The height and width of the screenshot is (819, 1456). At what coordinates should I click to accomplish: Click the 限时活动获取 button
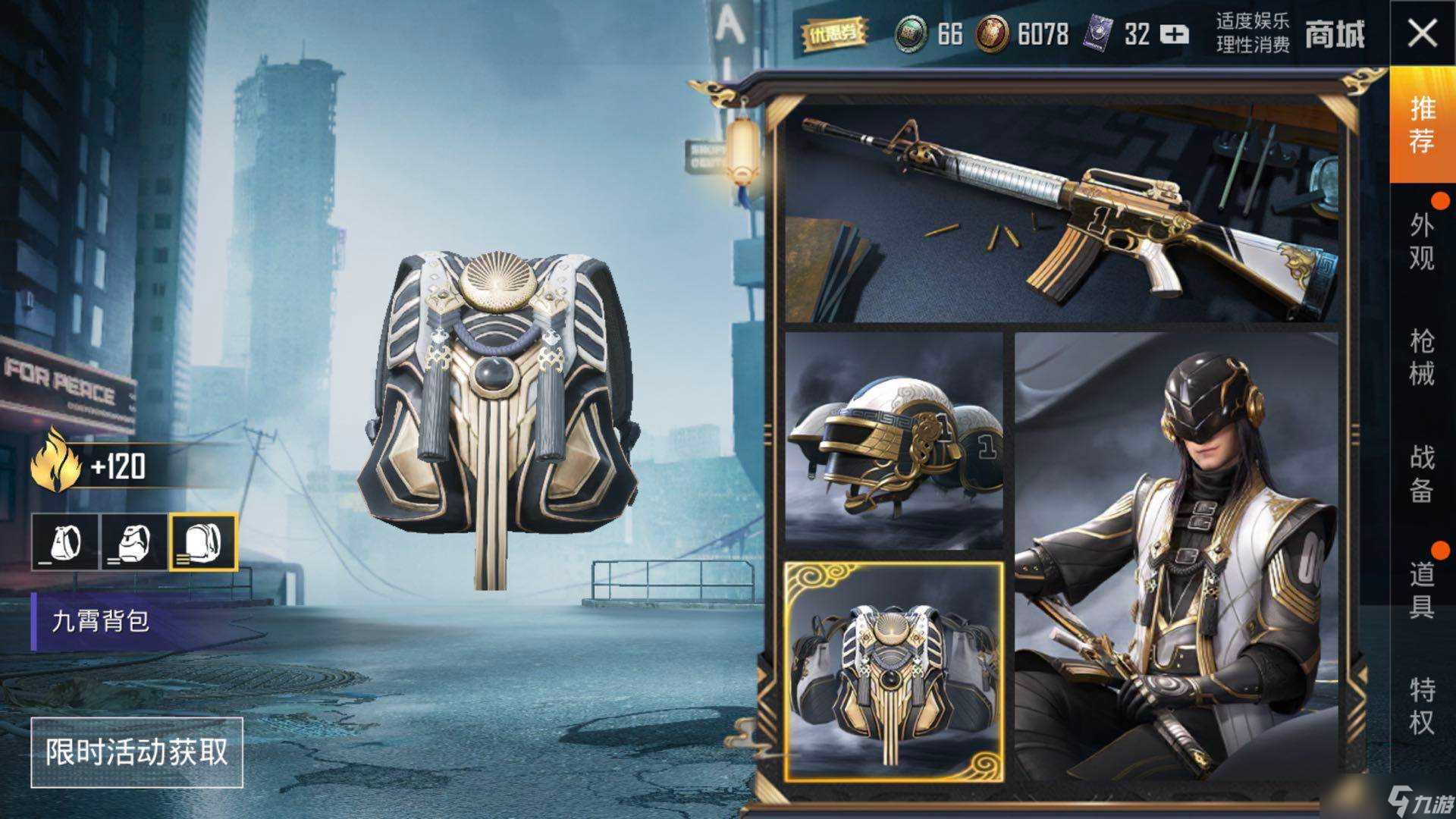[x=136, y=752]
